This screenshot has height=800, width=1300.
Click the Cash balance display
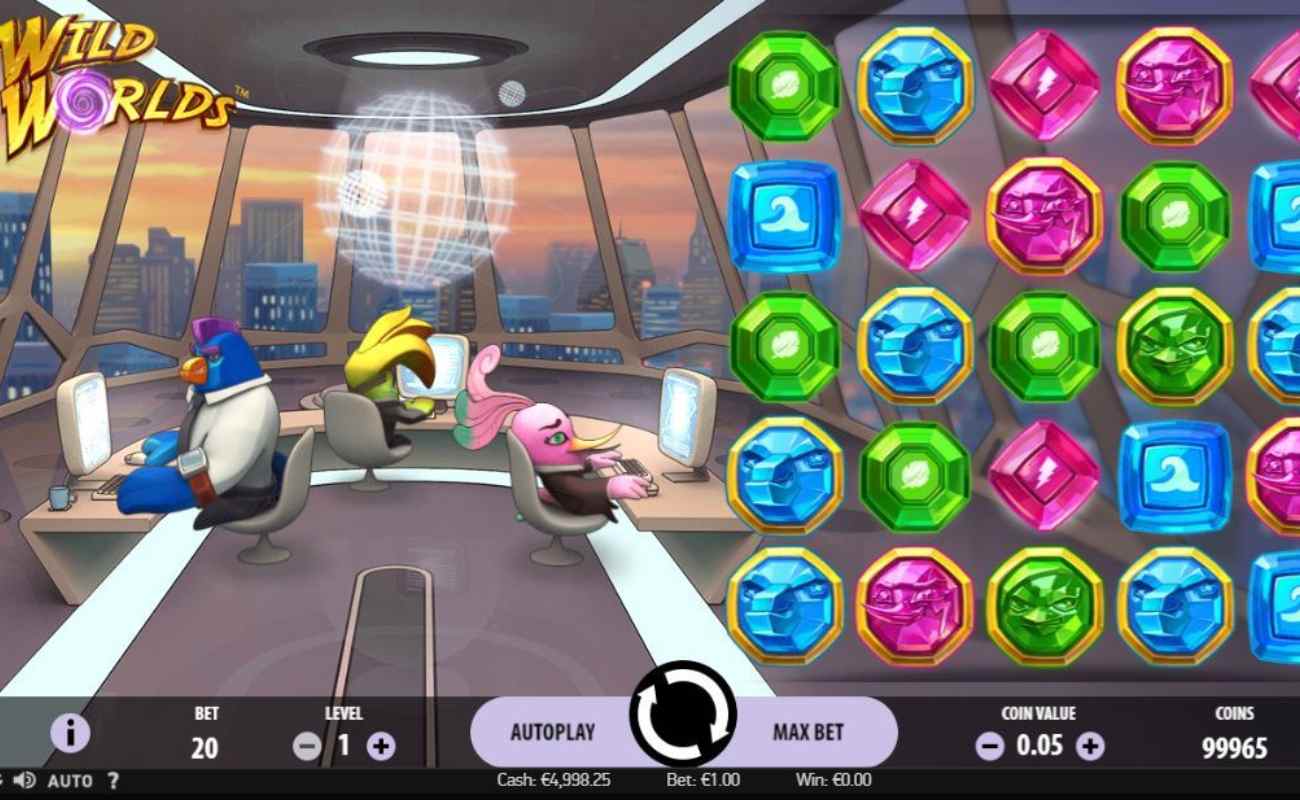pyautogui.click(x=553, y=780)
